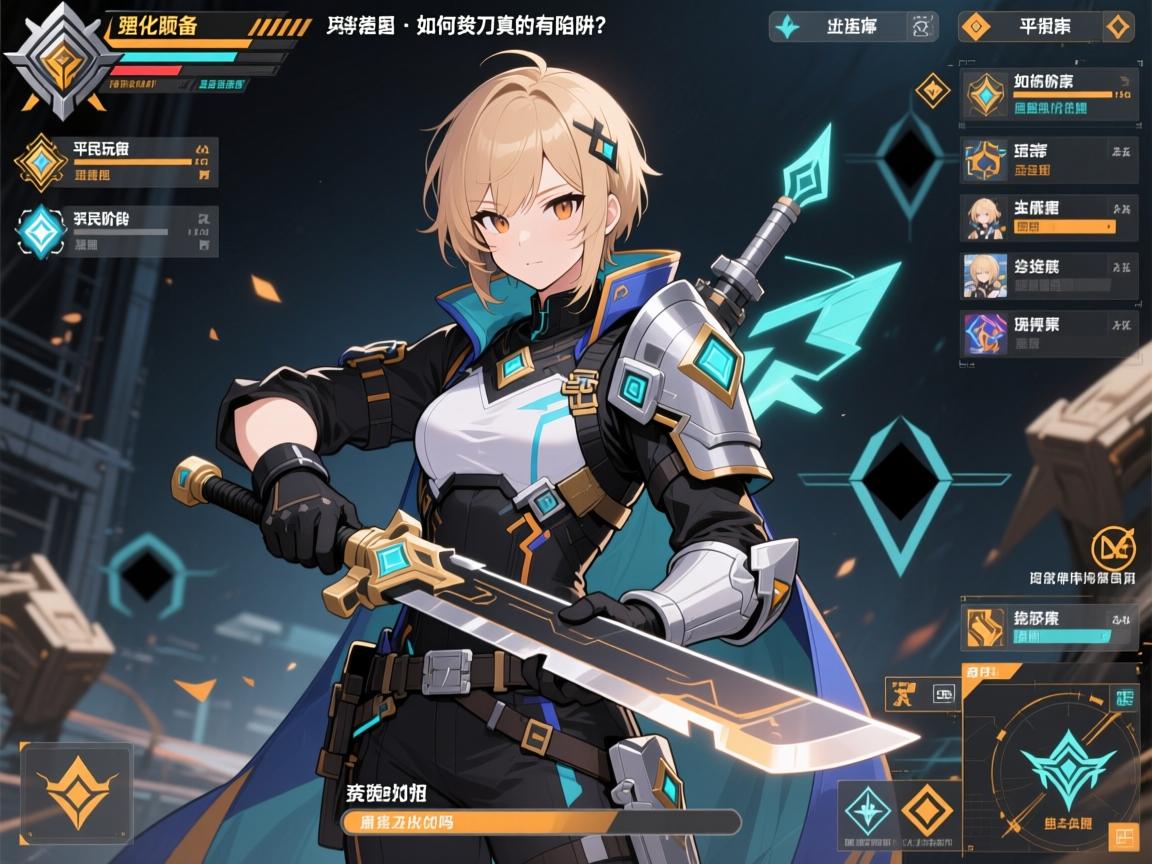Open the first right-side row with orange diamond gem

(1049, 95)
